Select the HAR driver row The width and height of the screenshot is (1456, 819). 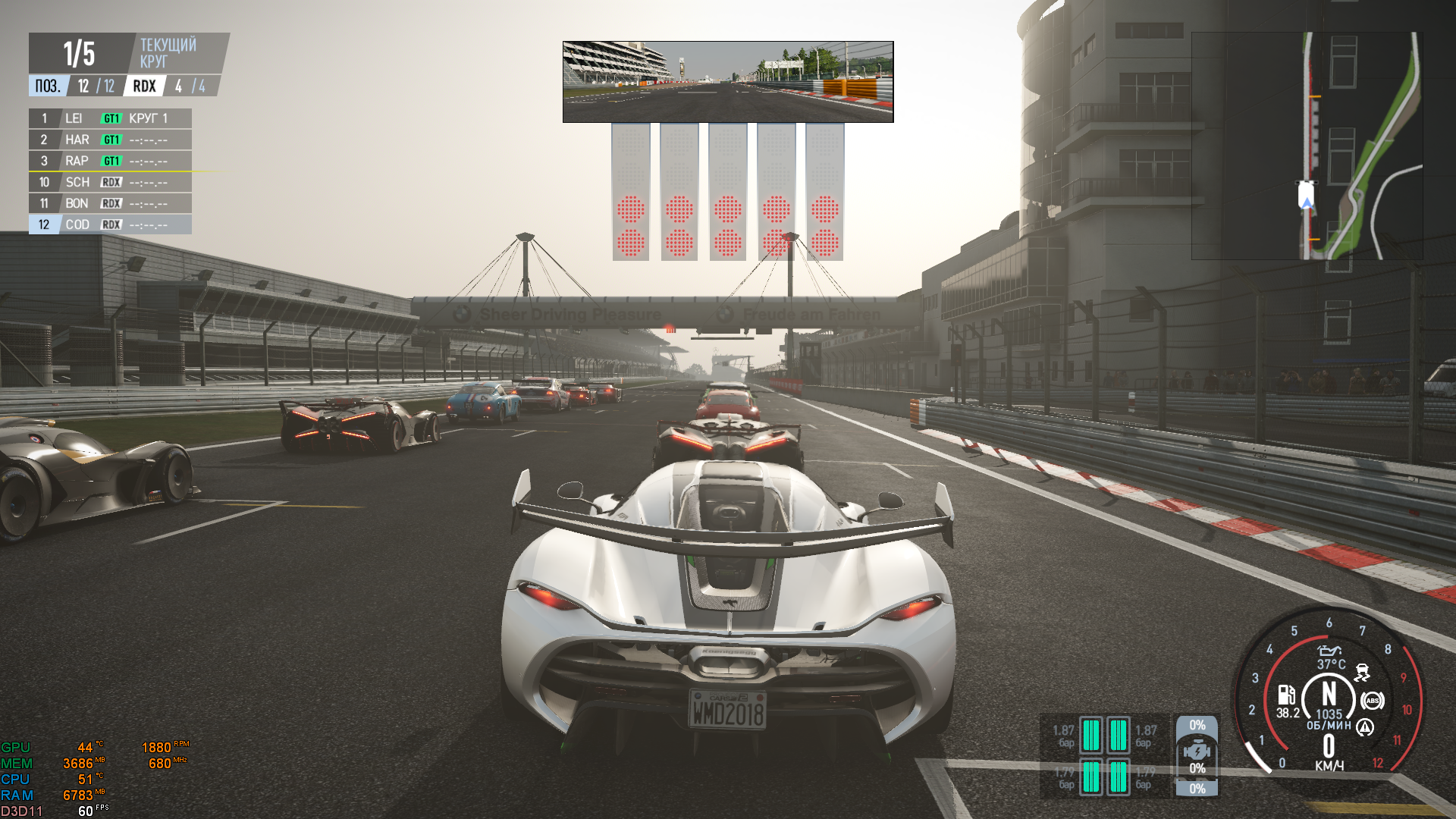(110, 140)
